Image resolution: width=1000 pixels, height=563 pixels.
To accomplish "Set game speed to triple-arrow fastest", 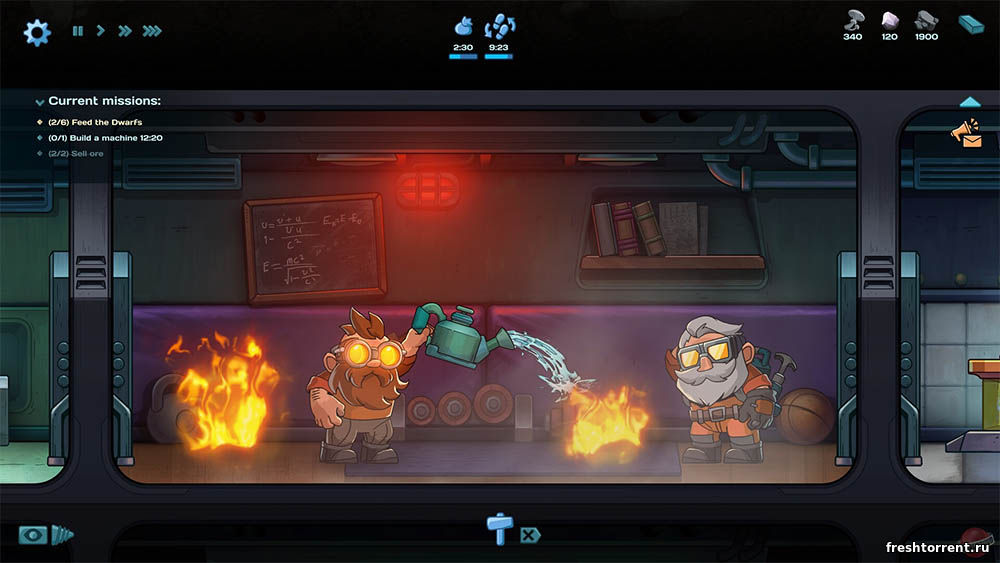I will 152,31.
